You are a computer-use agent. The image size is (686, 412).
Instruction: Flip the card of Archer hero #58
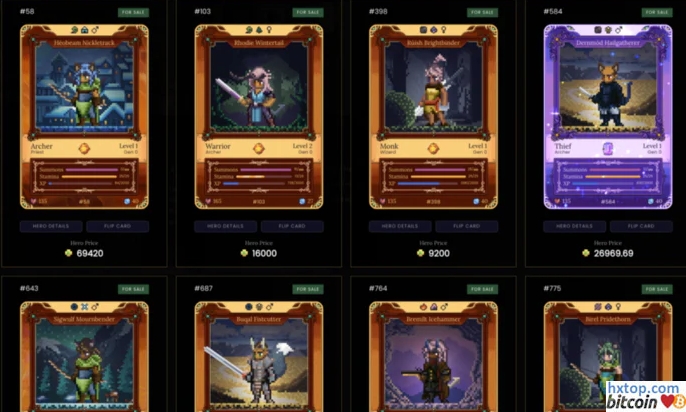click(118, 227)
